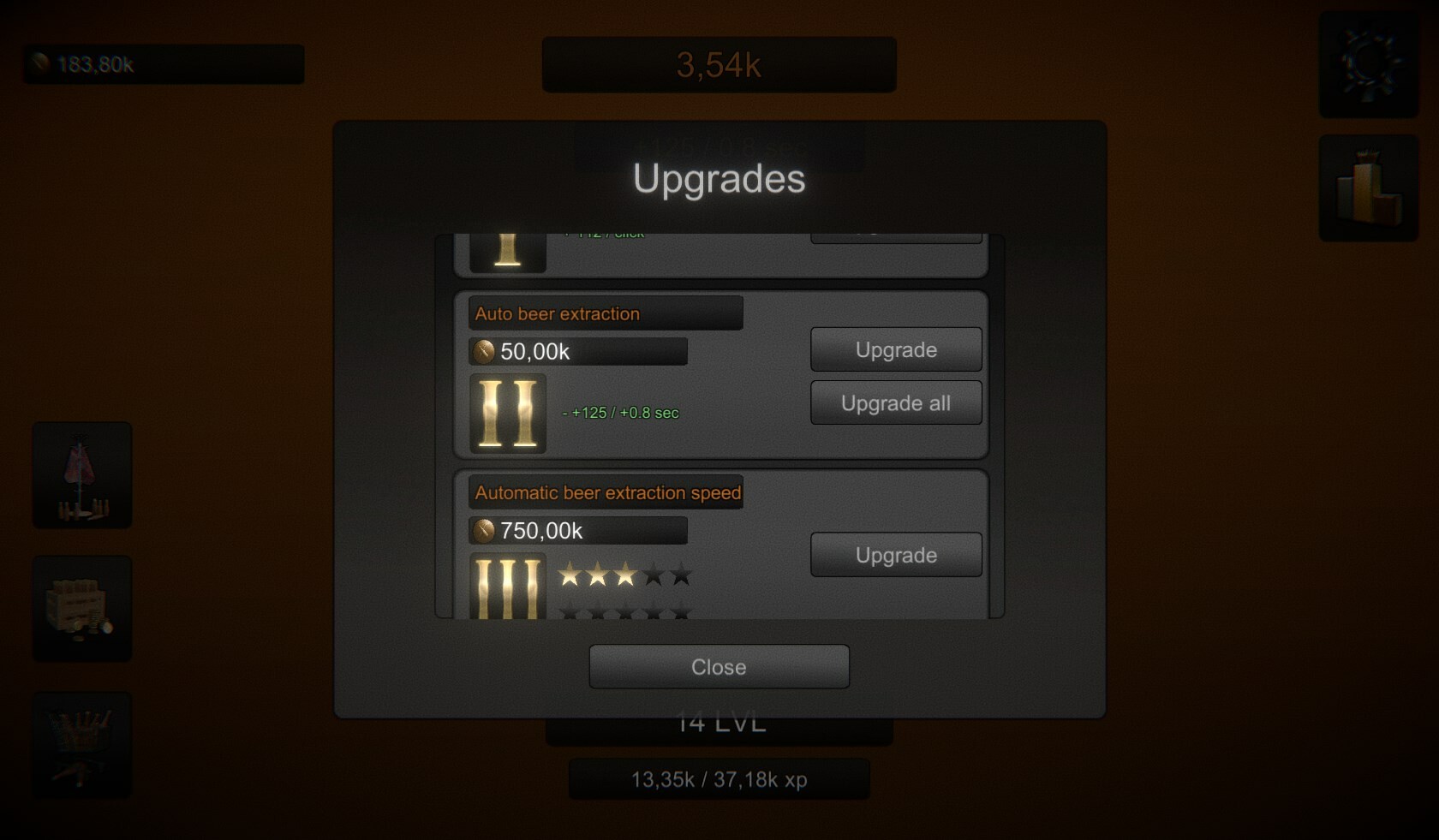Click the coin icon next to the 750,00k price
The width and height of the screenshot is (1439, 840).
tap(482, 530)
